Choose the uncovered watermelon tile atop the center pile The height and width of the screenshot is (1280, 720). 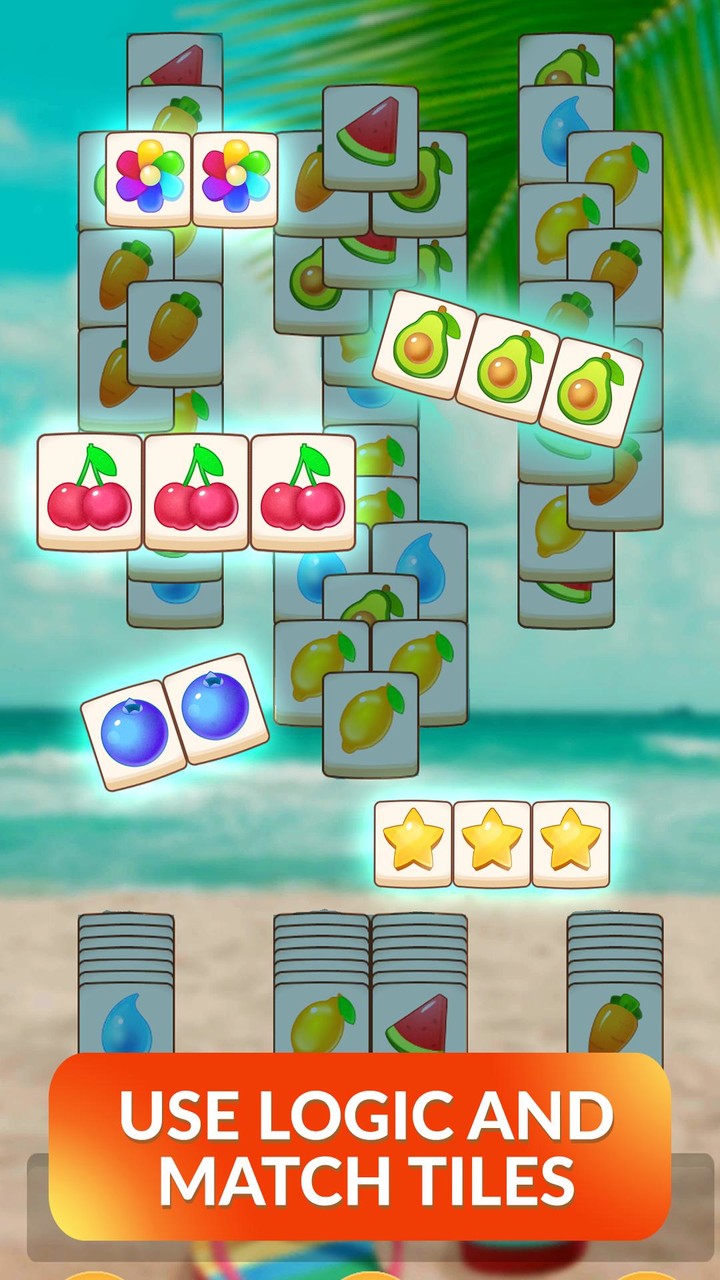click(x=370, y=137)
